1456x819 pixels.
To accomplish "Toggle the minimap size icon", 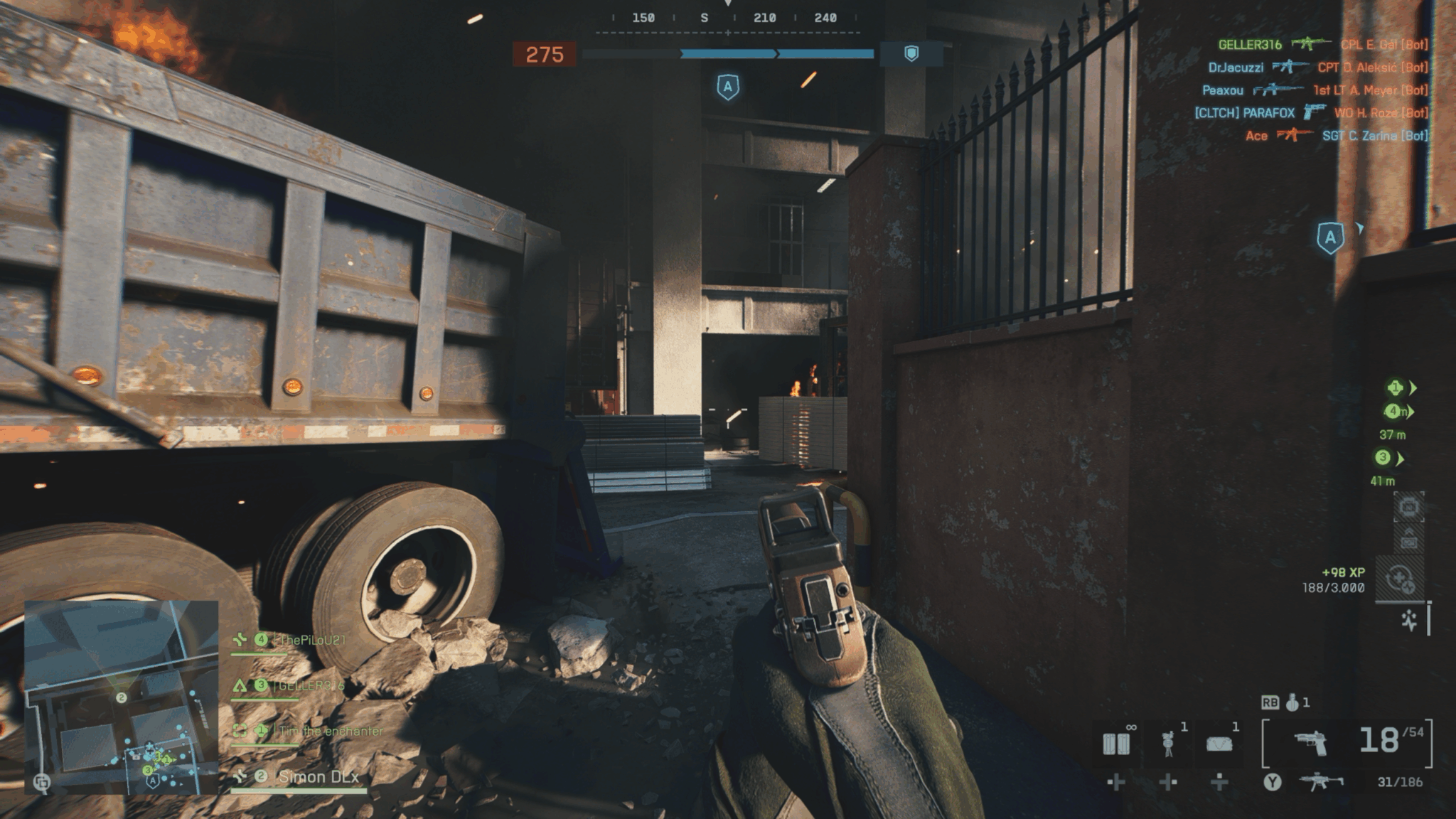I will point(42,783).
